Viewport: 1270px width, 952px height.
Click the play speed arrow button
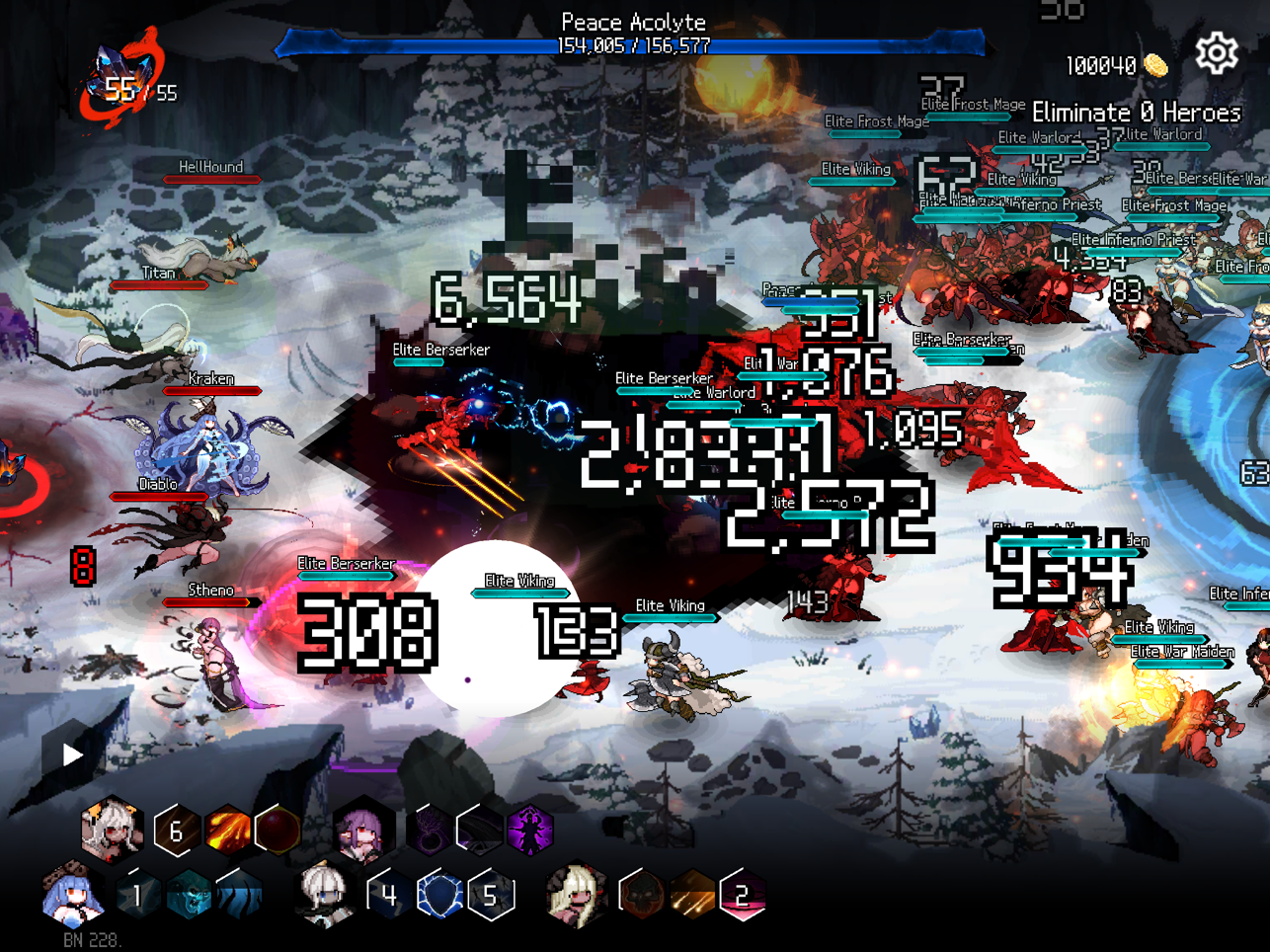click(72, 755)
